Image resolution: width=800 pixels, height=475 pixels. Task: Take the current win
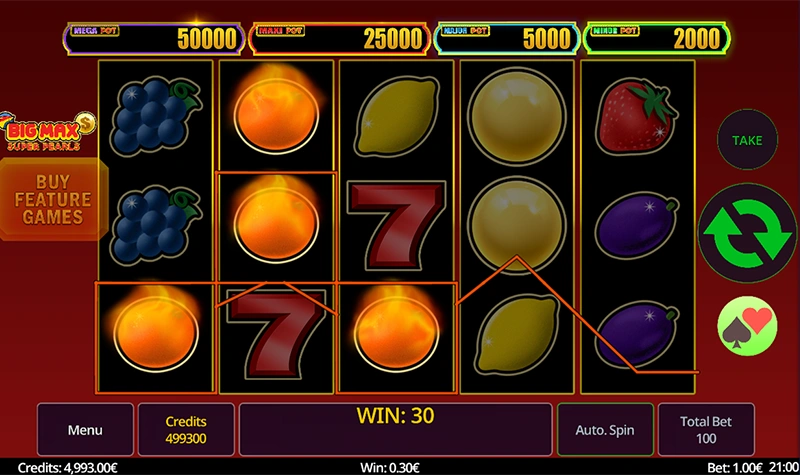[746, 140]
